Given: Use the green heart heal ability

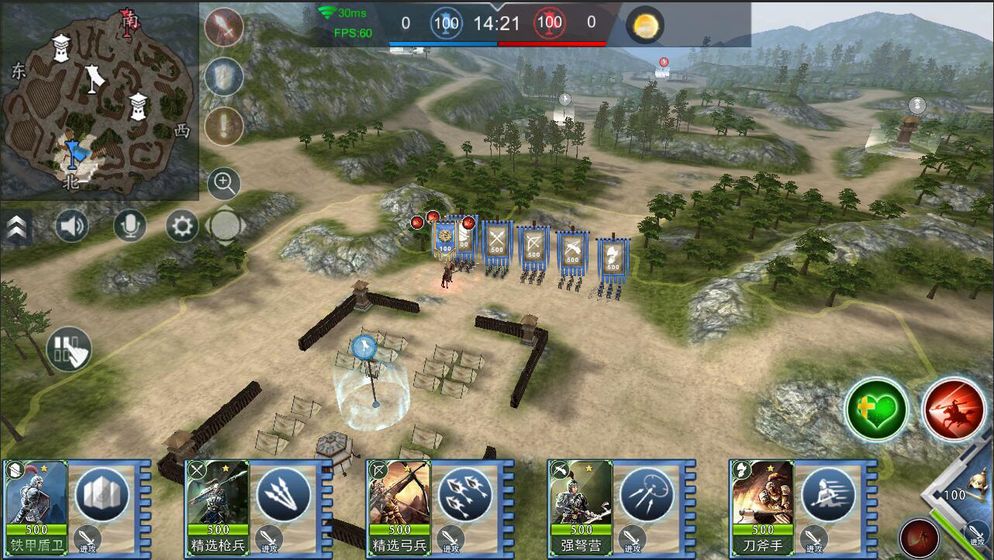Looking at the screenshot, I should pos(876,409).
